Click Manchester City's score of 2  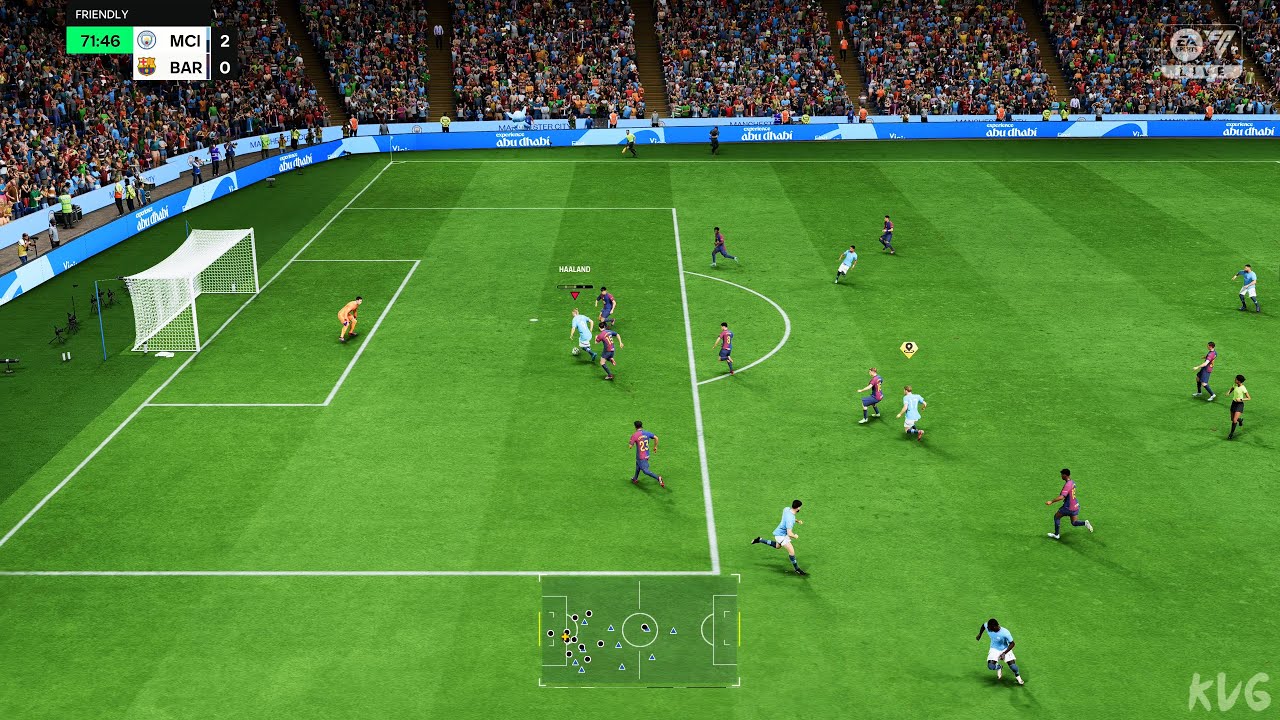(223, 40)
